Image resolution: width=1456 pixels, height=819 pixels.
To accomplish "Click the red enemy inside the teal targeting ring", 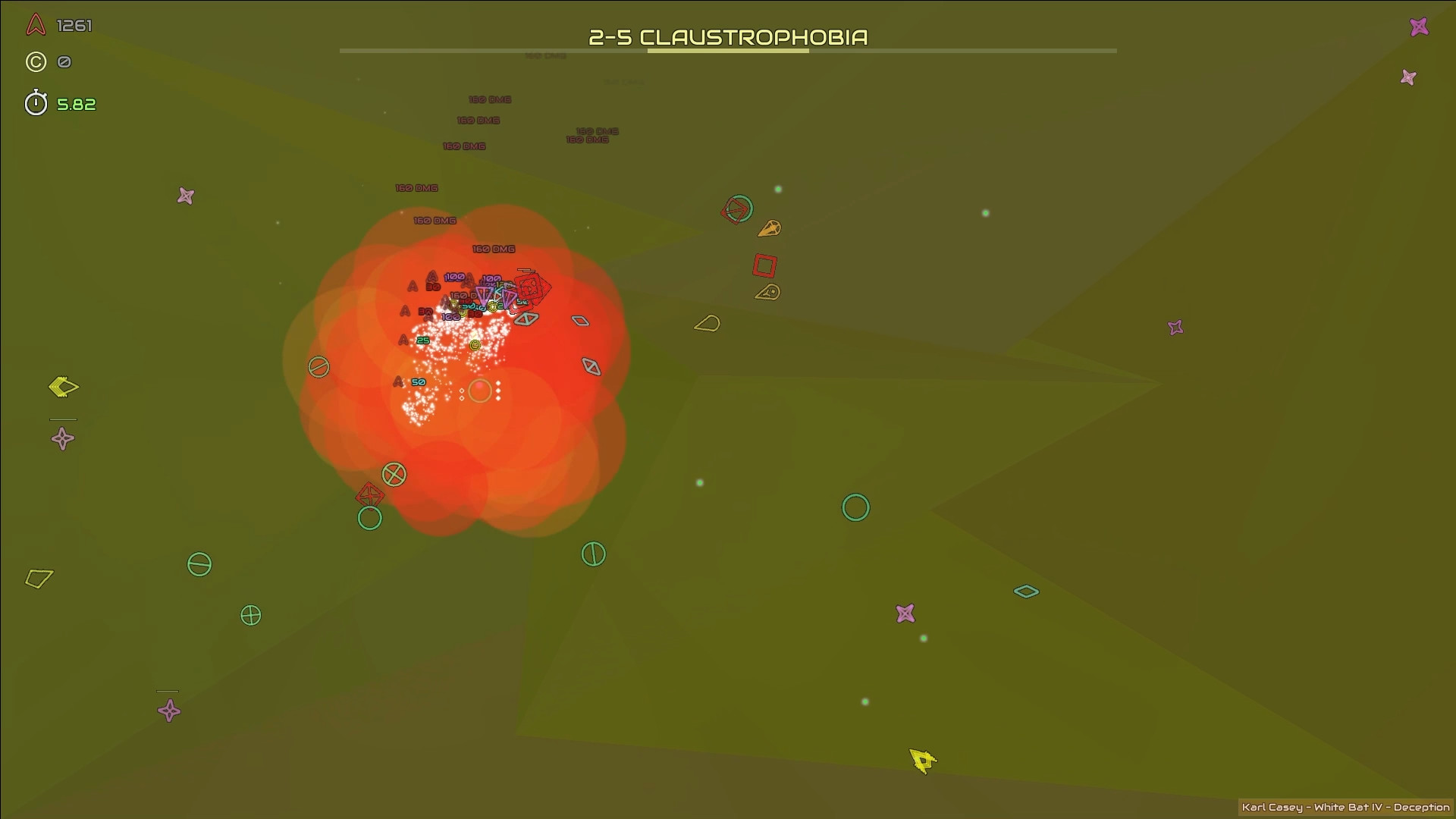I will [x=736, y=209].
